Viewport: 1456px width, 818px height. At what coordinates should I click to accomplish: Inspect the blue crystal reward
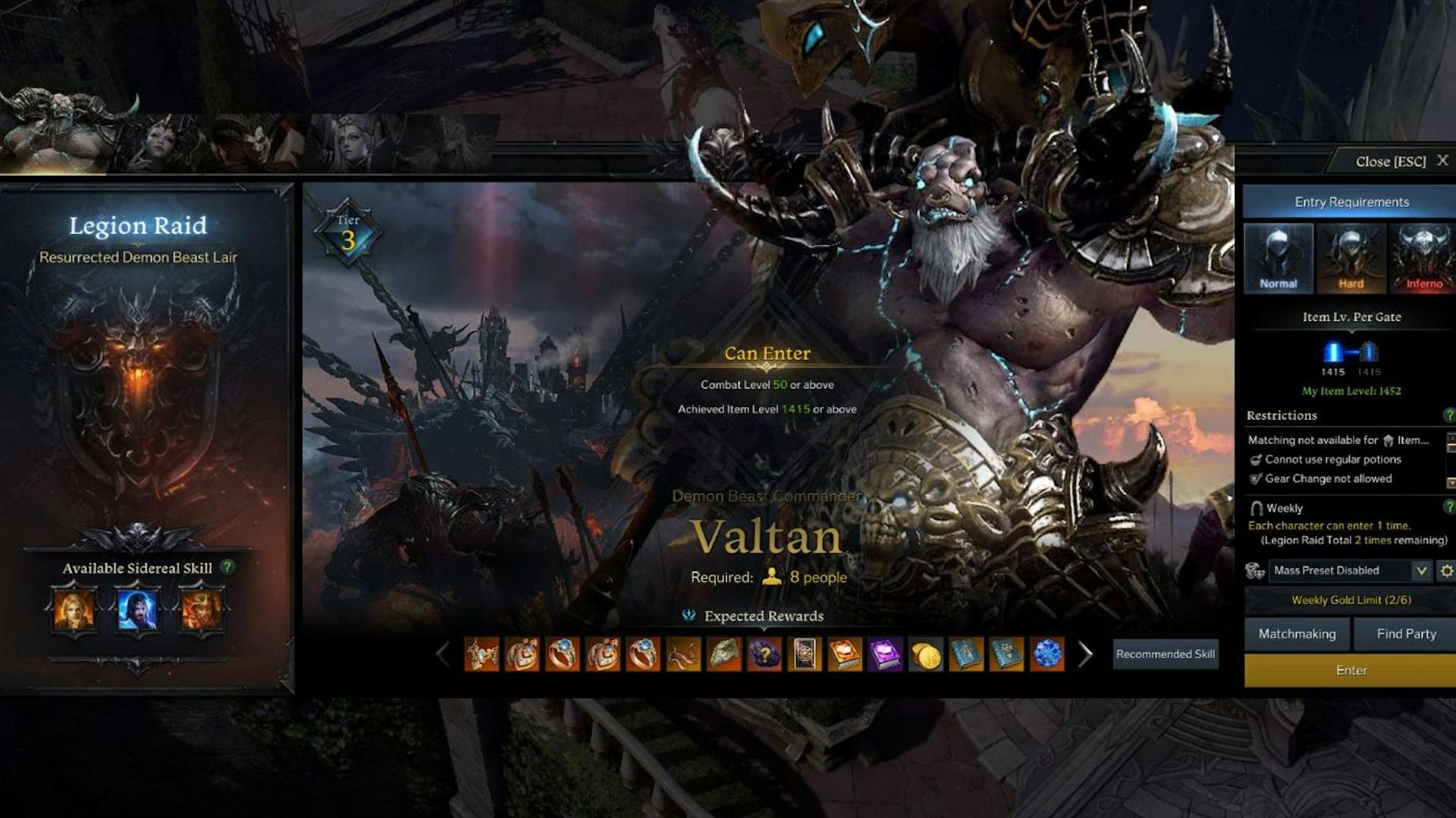[1047, 654]
